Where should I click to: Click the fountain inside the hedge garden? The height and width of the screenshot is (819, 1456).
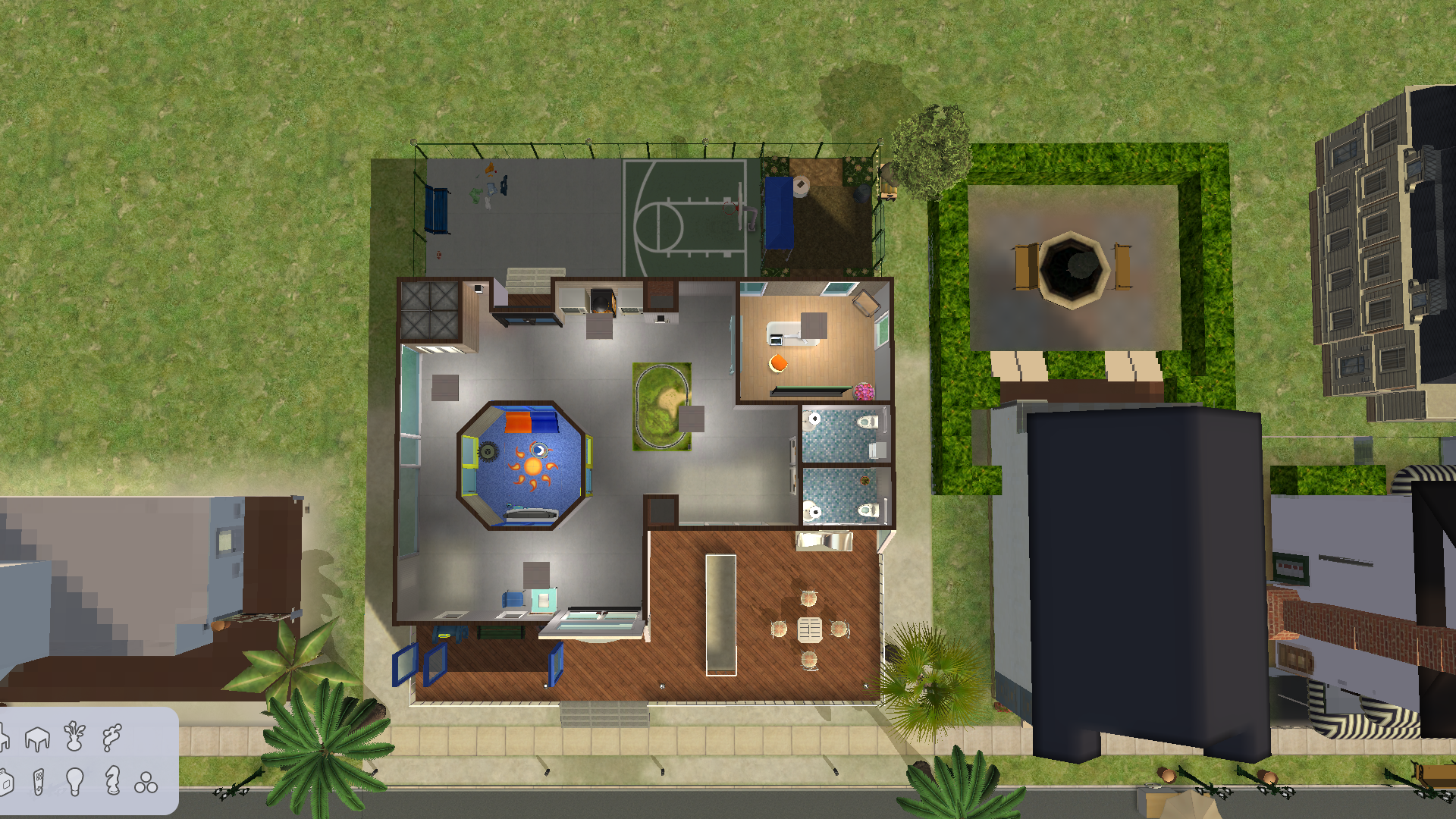[x=1071, y=265]
